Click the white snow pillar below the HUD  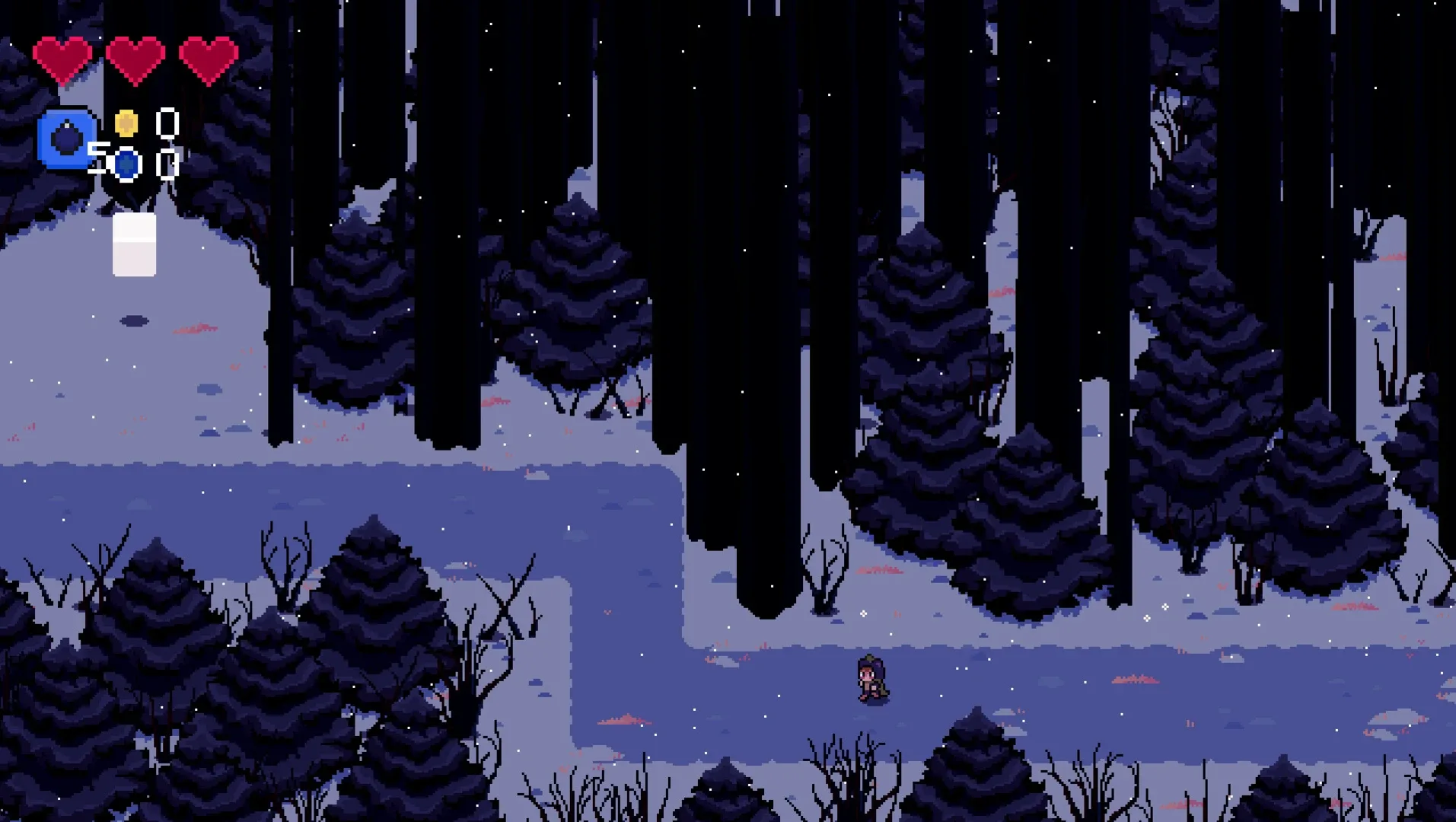click(133, 244)
